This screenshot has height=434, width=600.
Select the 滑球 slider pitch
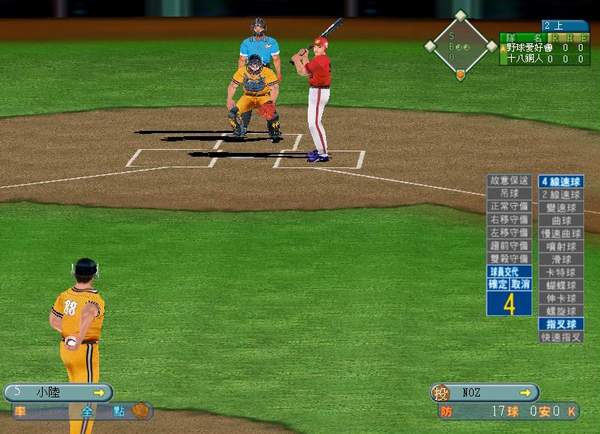pos(561,259)
